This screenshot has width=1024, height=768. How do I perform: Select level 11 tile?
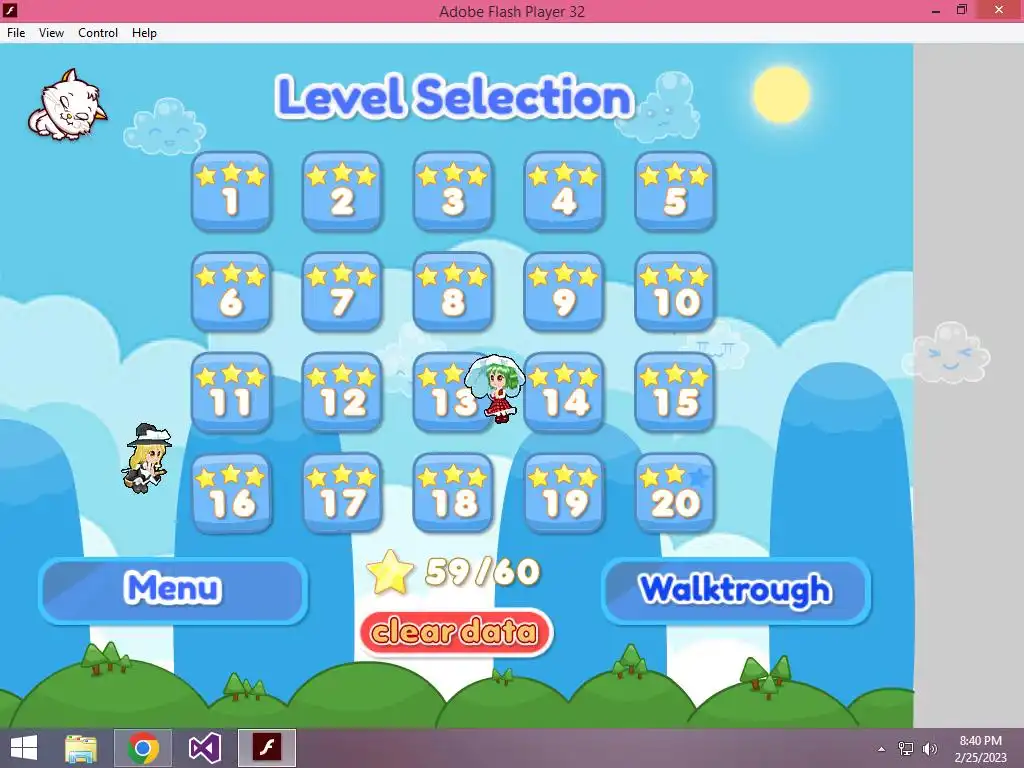[x=231, y=393]
